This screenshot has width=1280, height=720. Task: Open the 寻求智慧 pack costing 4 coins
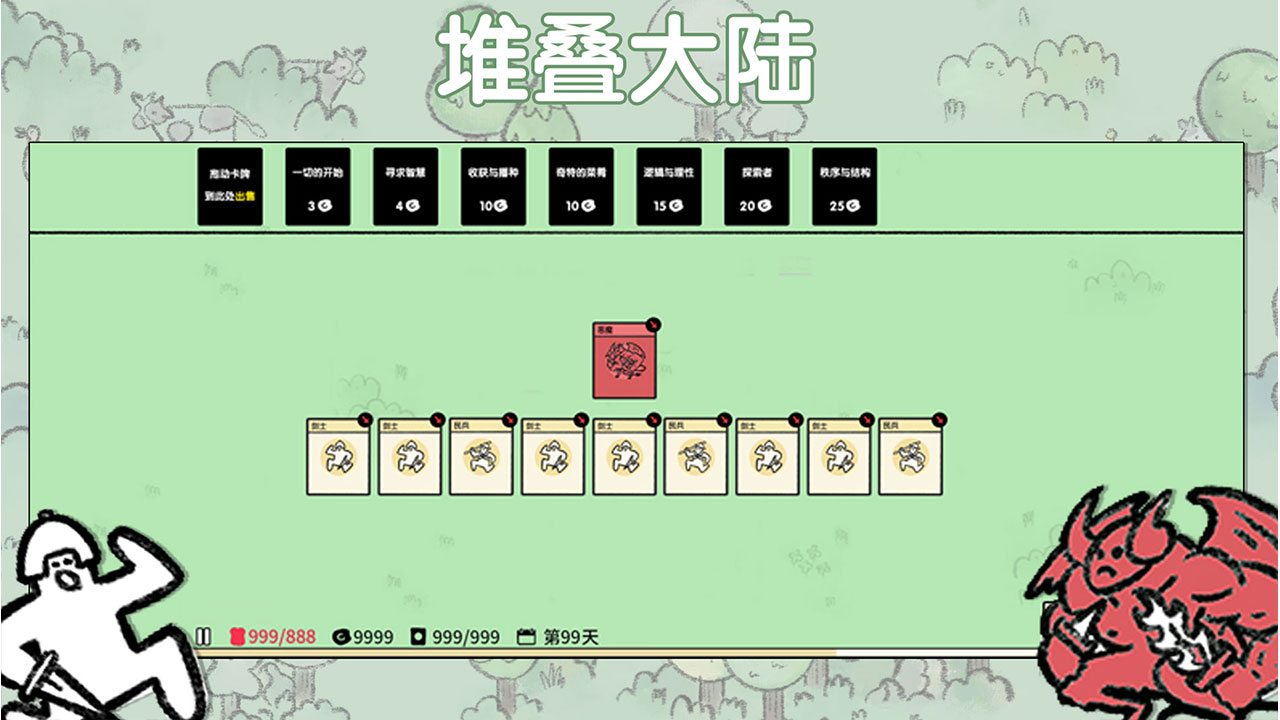pos(408,188)
